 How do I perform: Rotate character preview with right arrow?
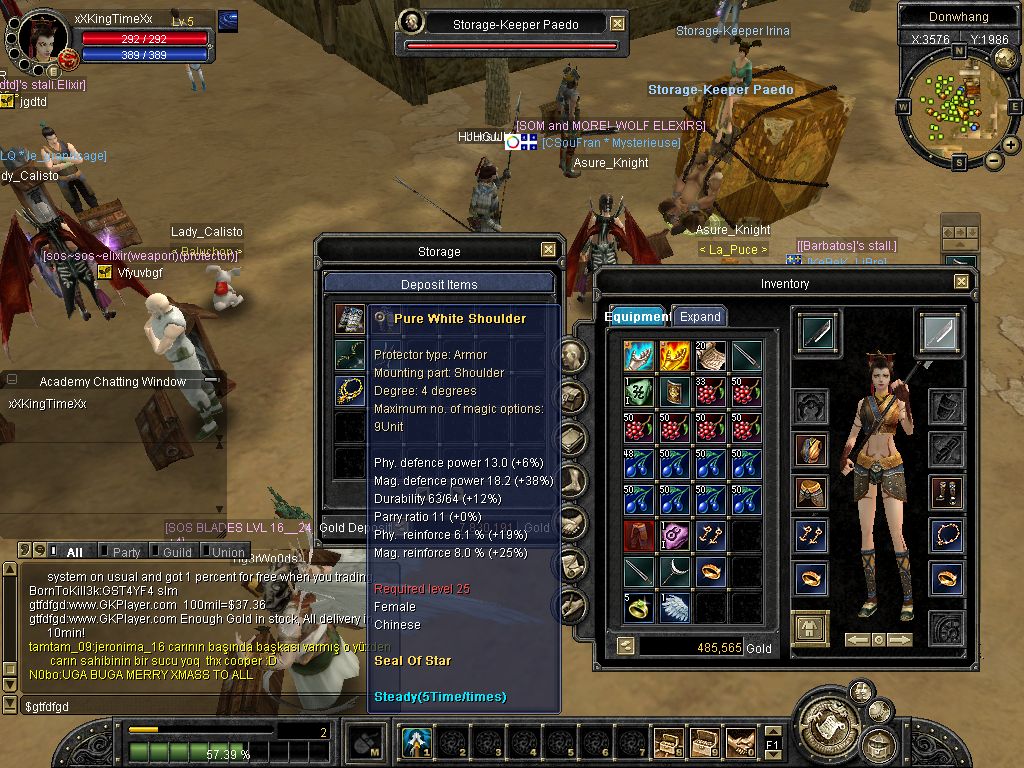(900, 639)
